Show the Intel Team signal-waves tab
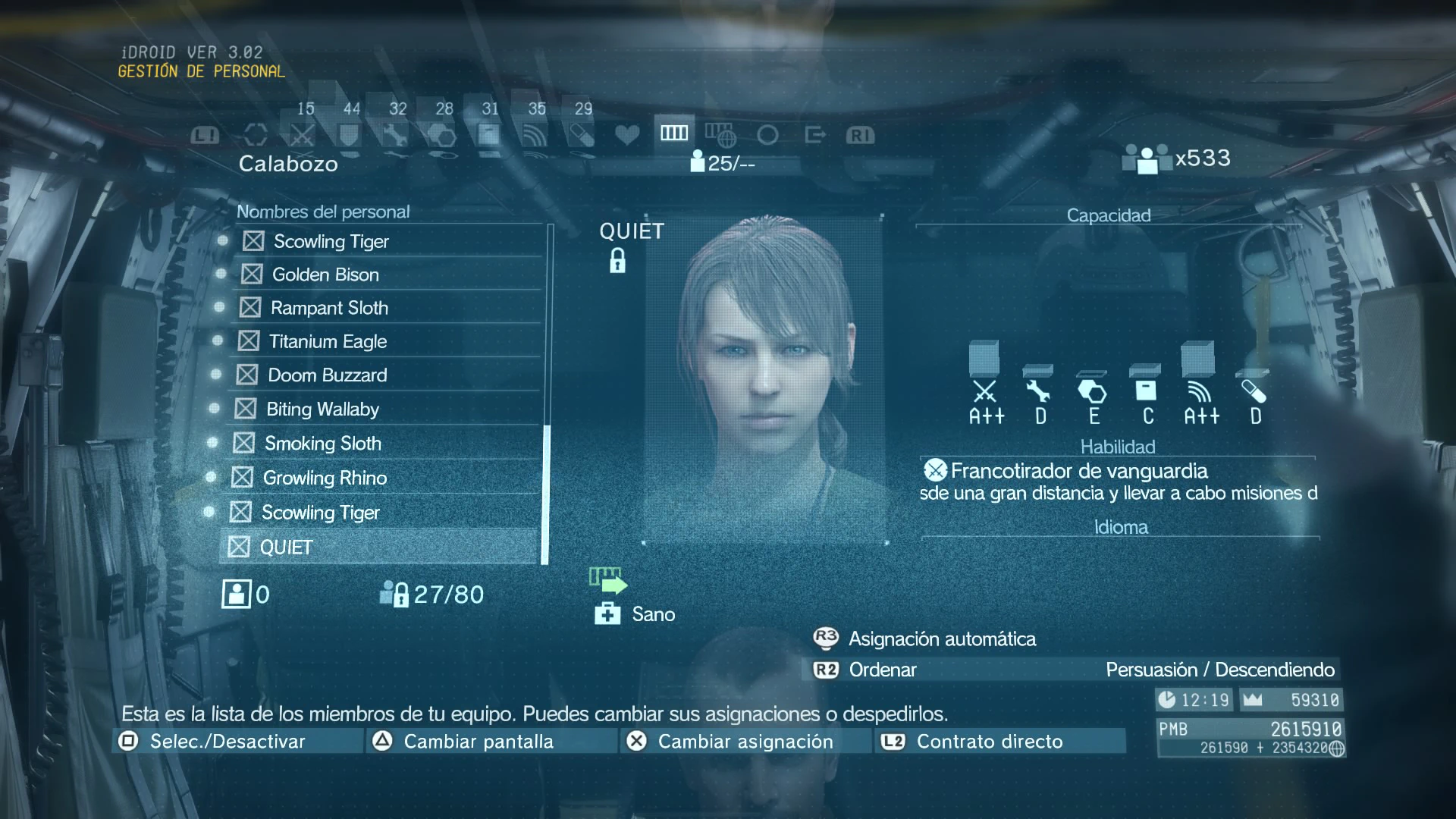 (535, 135)
